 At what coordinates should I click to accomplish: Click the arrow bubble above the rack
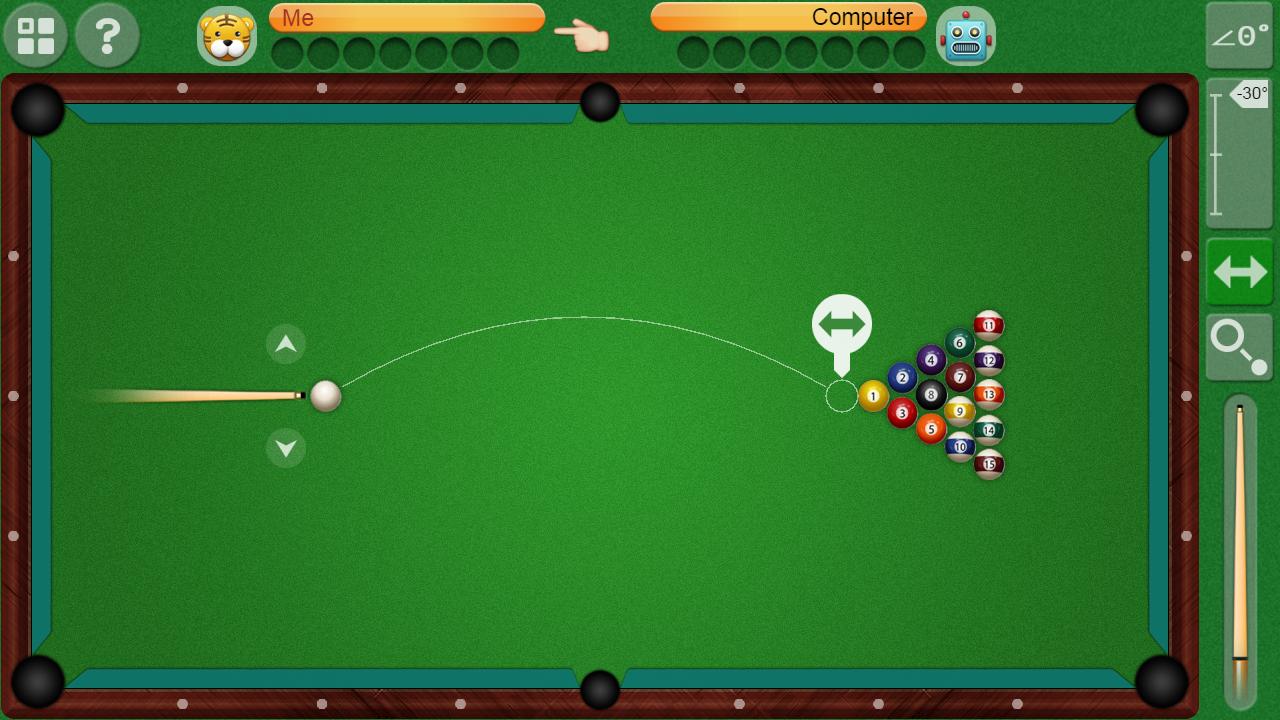[844, 323]
